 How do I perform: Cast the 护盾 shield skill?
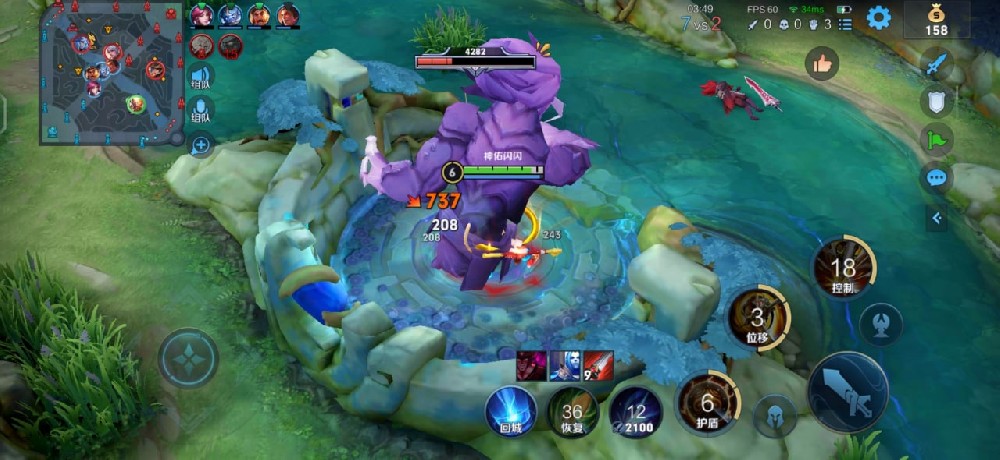pos(707,402)
